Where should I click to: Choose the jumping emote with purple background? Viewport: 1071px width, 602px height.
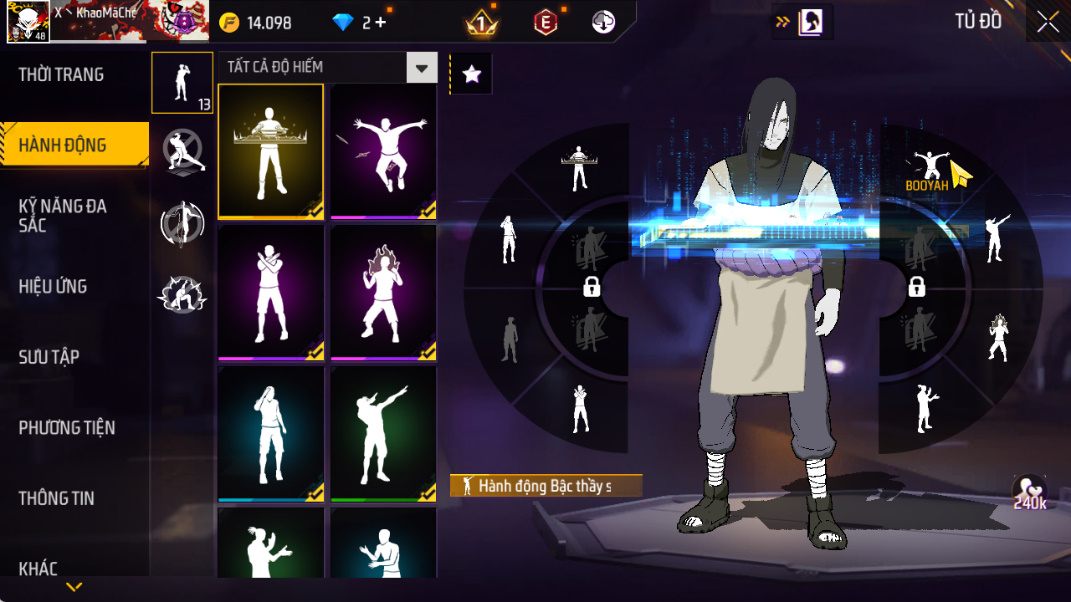(383, 151)
